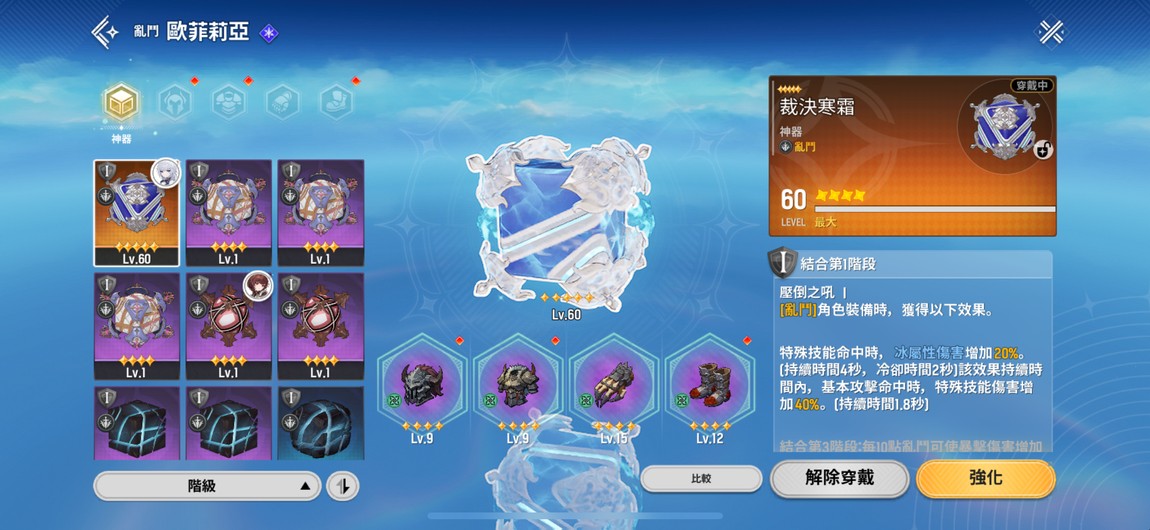Close the screen with the crossed-lines icon

pos(1051,32)
